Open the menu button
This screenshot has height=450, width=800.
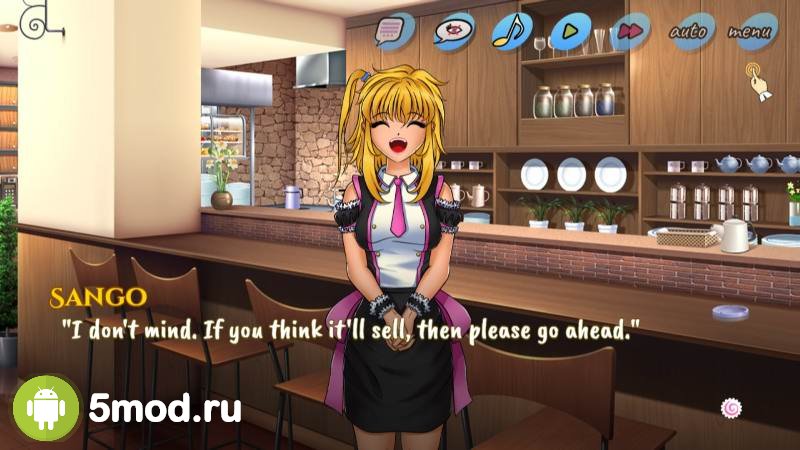point(750,31)
